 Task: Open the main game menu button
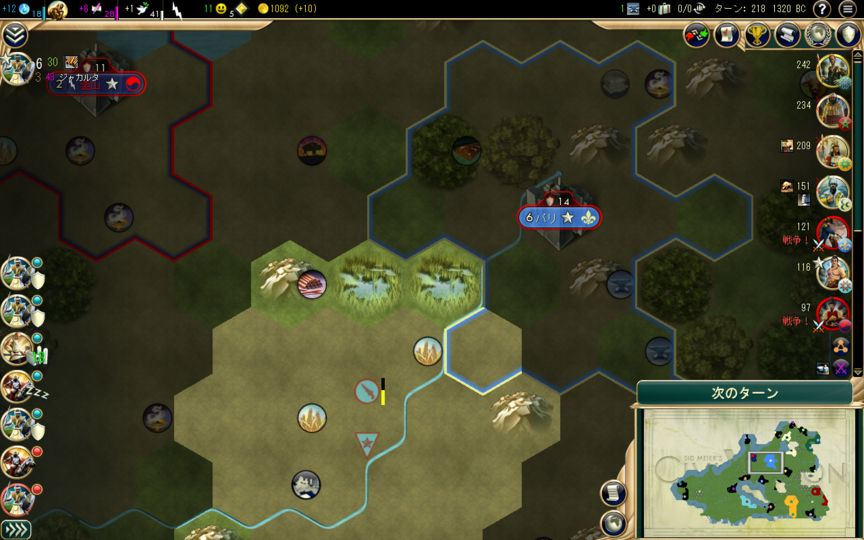click(848, 9)
